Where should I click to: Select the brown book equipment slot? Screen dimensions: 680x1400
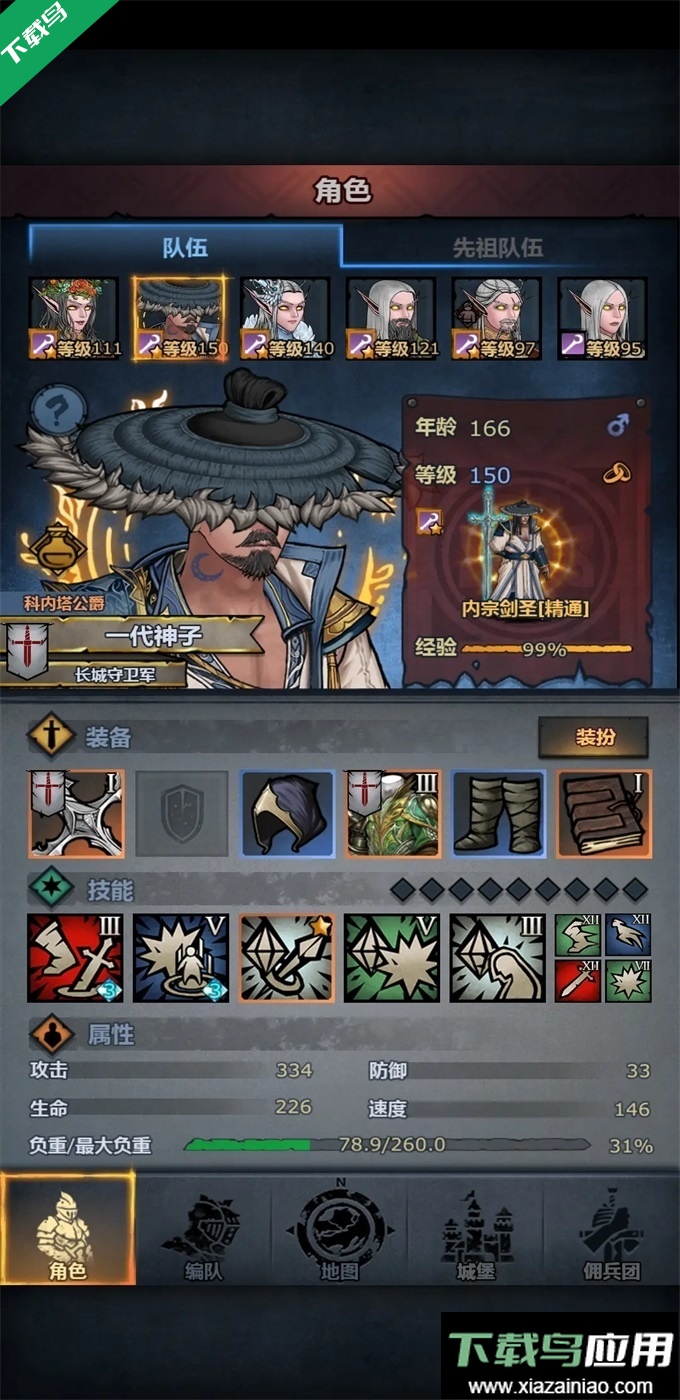coord(604,813)
